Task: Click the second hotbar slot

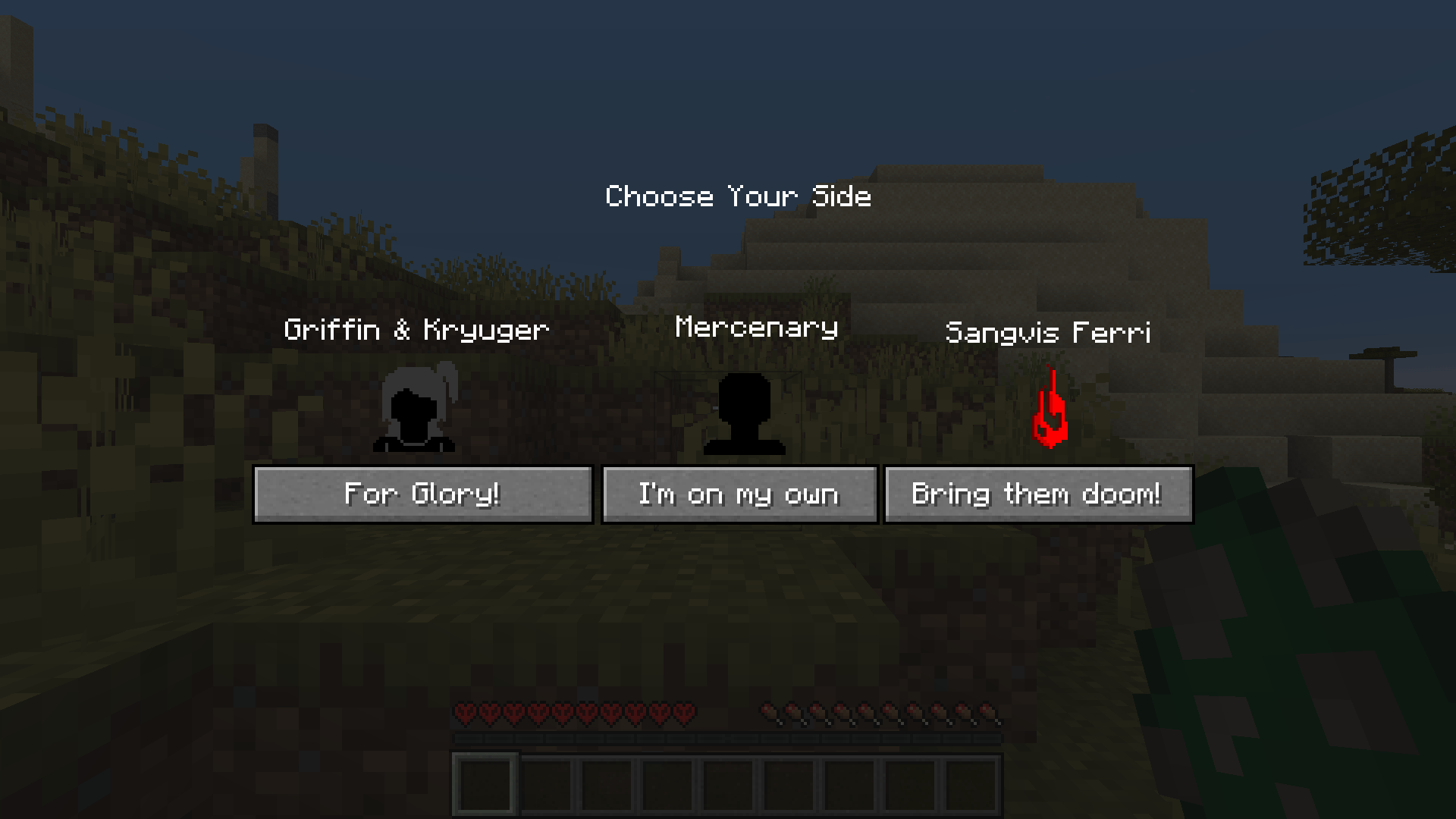Action: coord(547,784)
